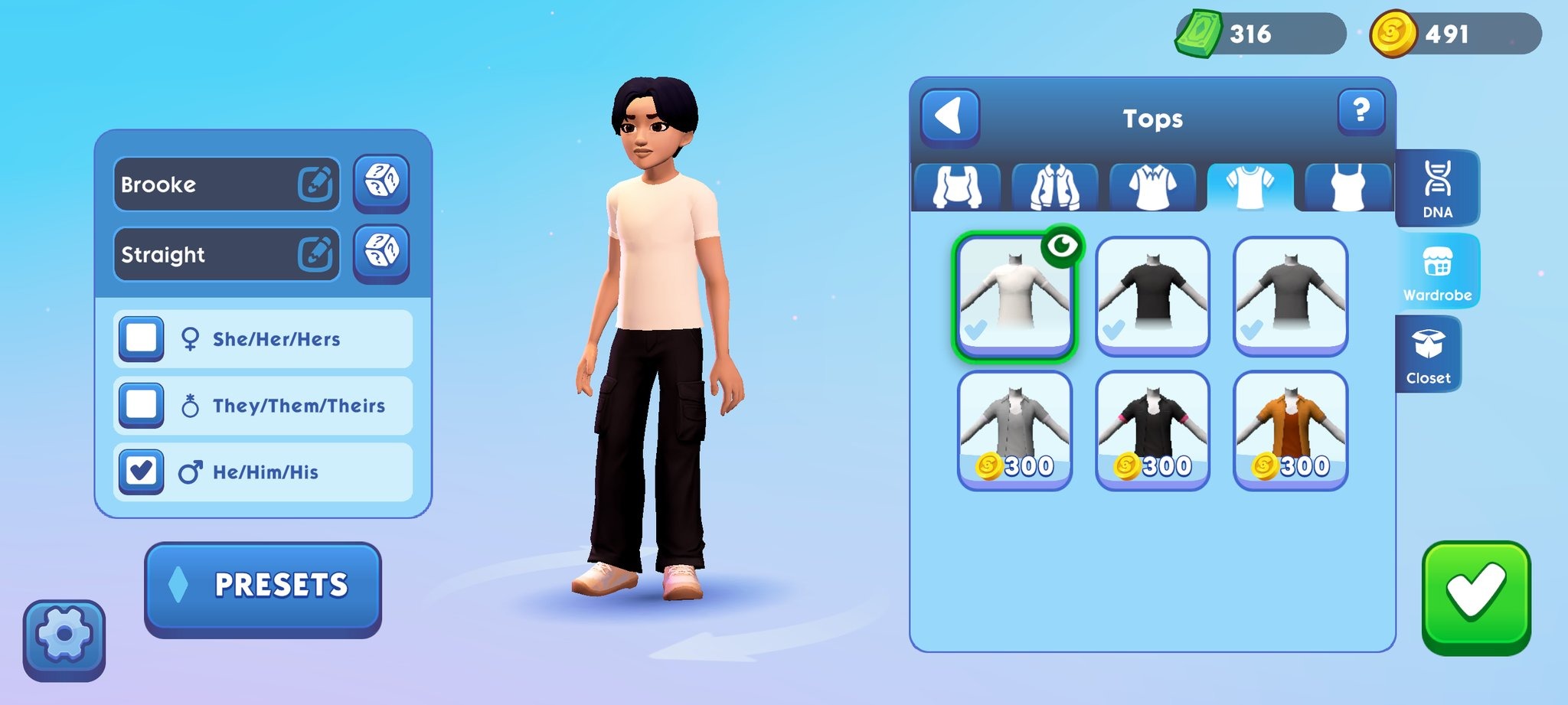
Task: Randomize the Straight field with its dice
Action: [381, 252]
